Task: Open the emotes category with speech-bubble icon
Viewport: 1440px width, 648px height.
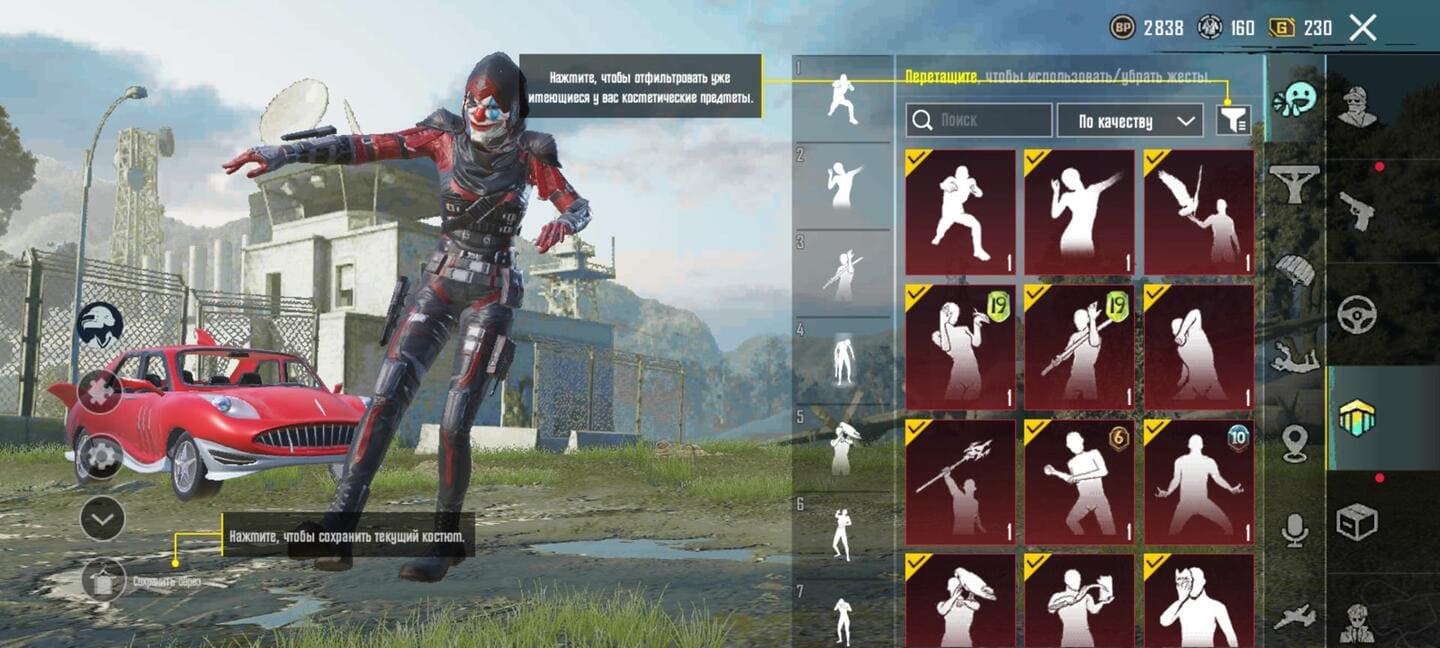Action: [1295, 99]
